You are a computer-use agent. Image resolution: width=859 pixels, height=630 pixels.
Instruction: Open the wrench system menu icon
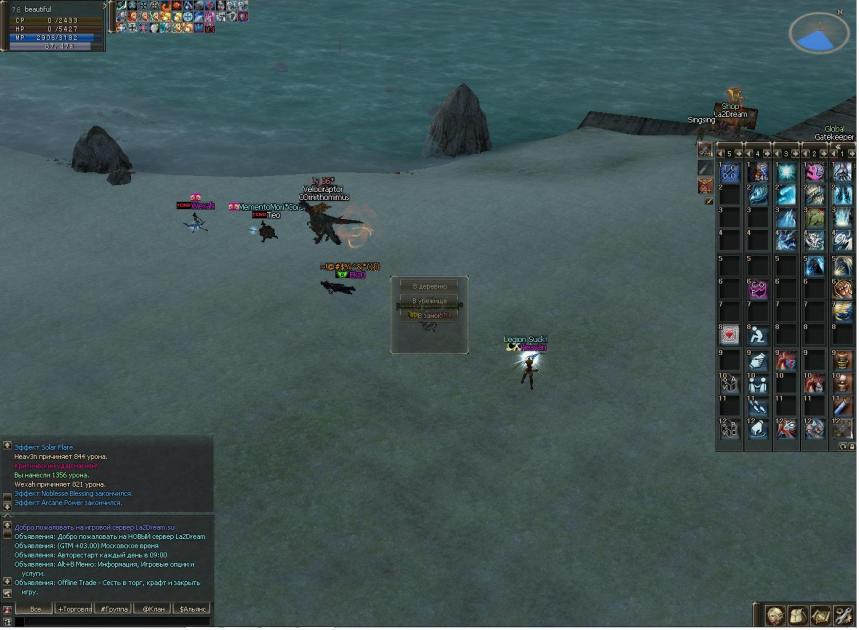pyautogui.click(x=843, y=616)
